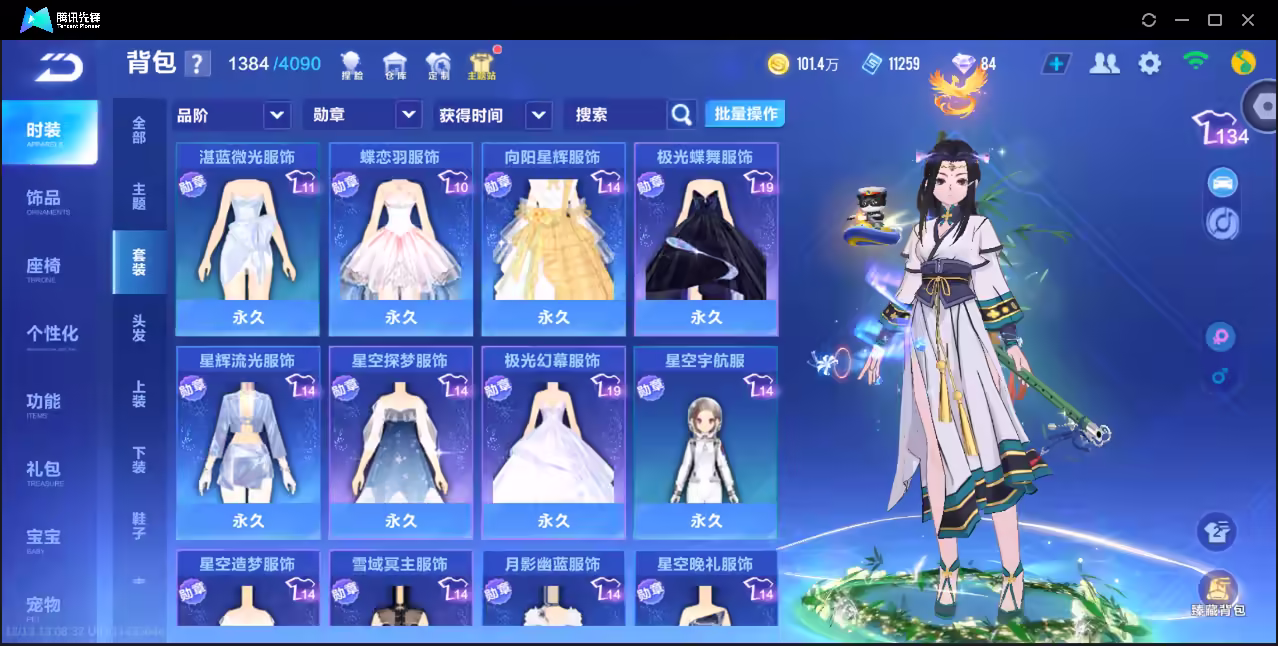Click the 搜索 search field
This screenshot has width=1278, height=646.
pyautogui.click(x=614, y=115)
